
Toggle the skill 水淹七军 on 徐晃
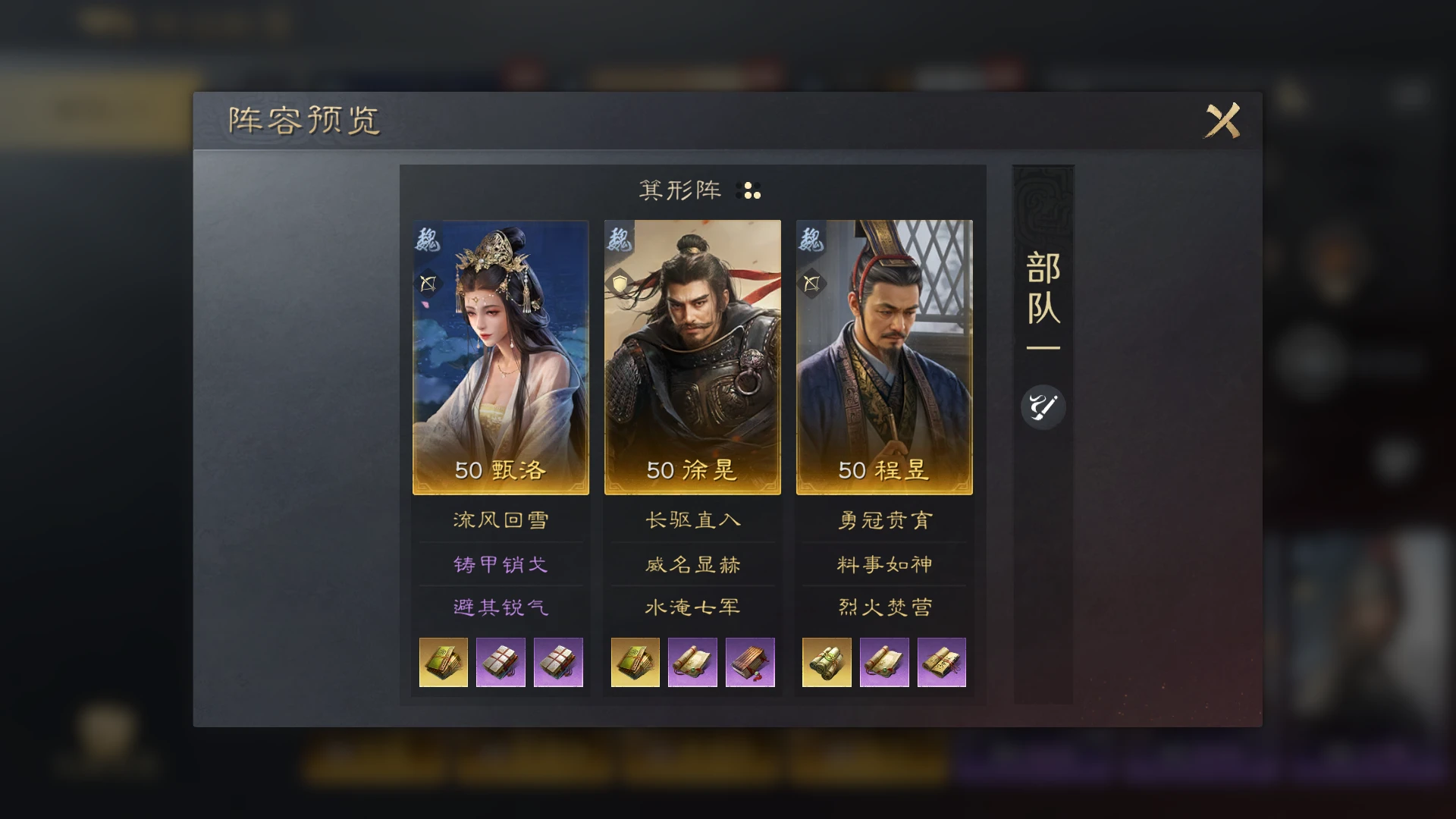692,607
